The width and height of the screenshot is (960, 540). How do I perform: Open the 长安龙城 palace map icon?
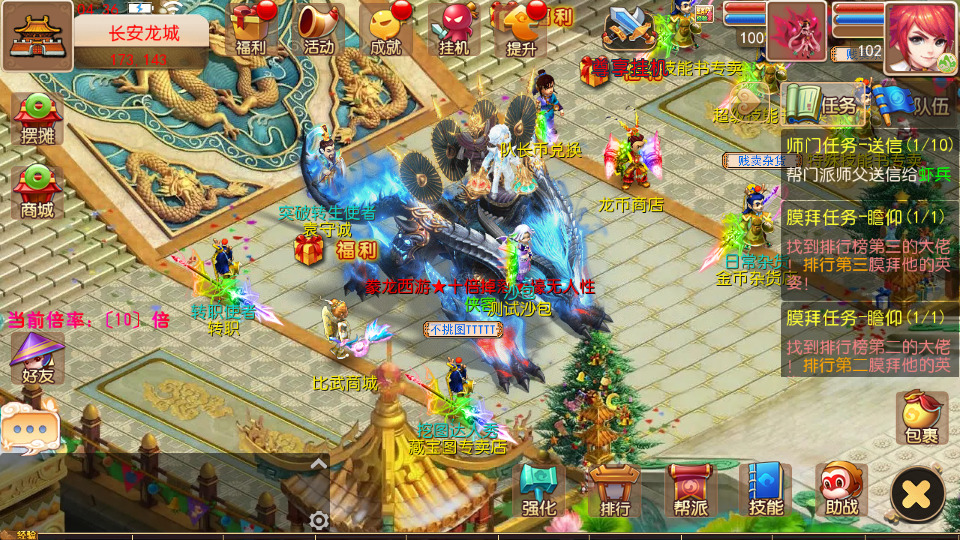[x=37, y=36]
